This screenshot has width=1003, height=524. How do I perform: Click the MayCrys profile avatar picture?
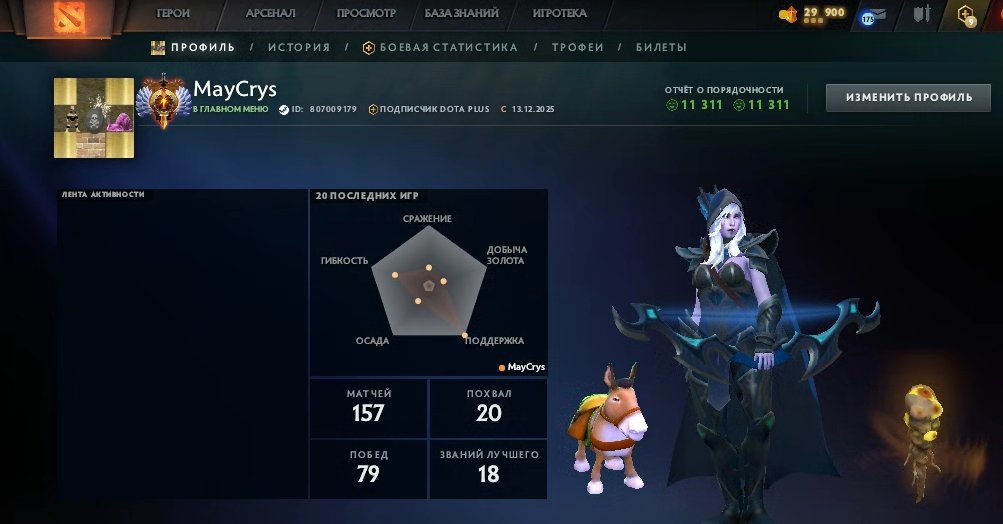tap(94, 118)
